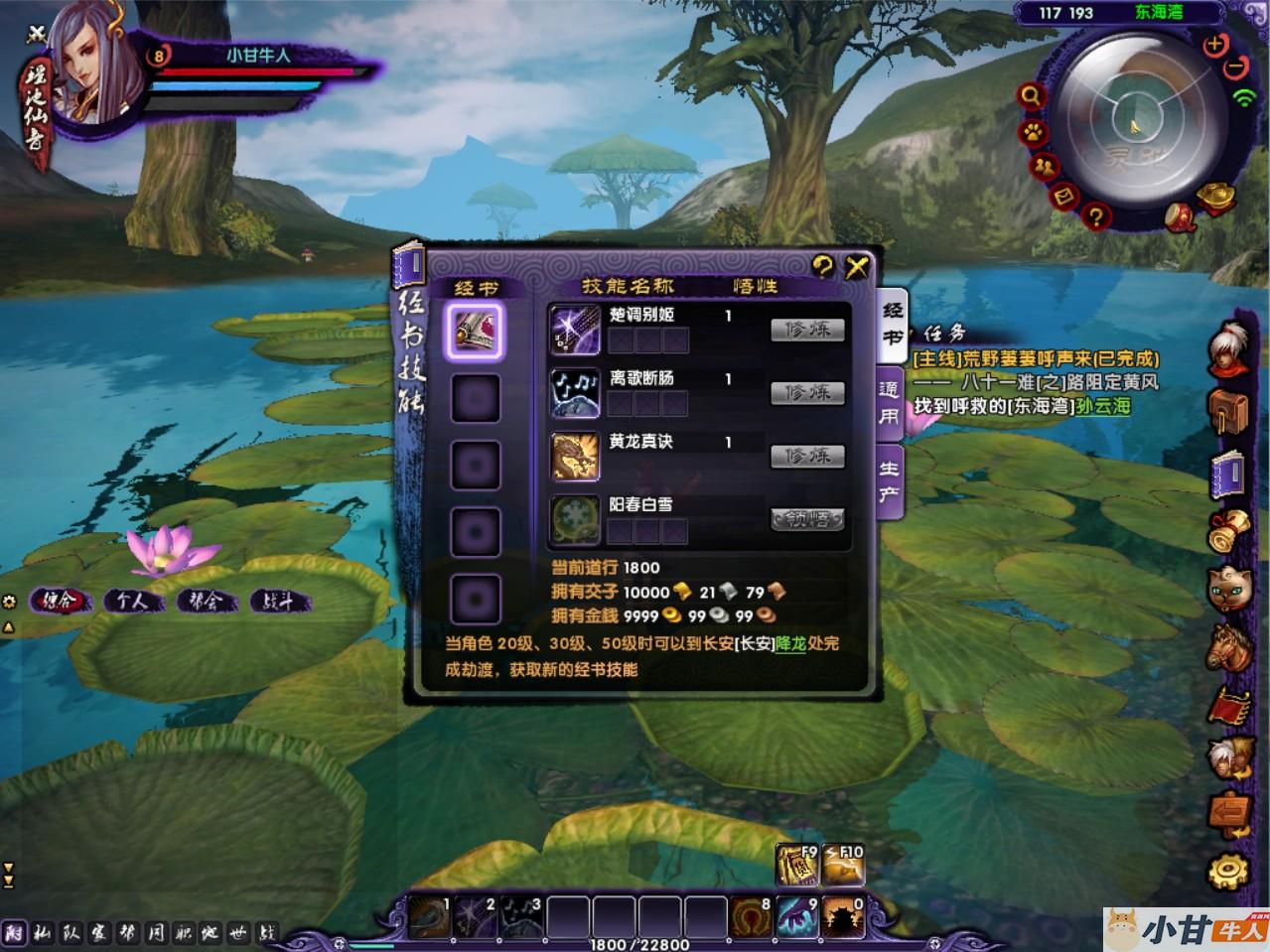1270x952 pixels.
Task: Select the 黄龙真诀 dragon skill icon
Action: [575, 457]
